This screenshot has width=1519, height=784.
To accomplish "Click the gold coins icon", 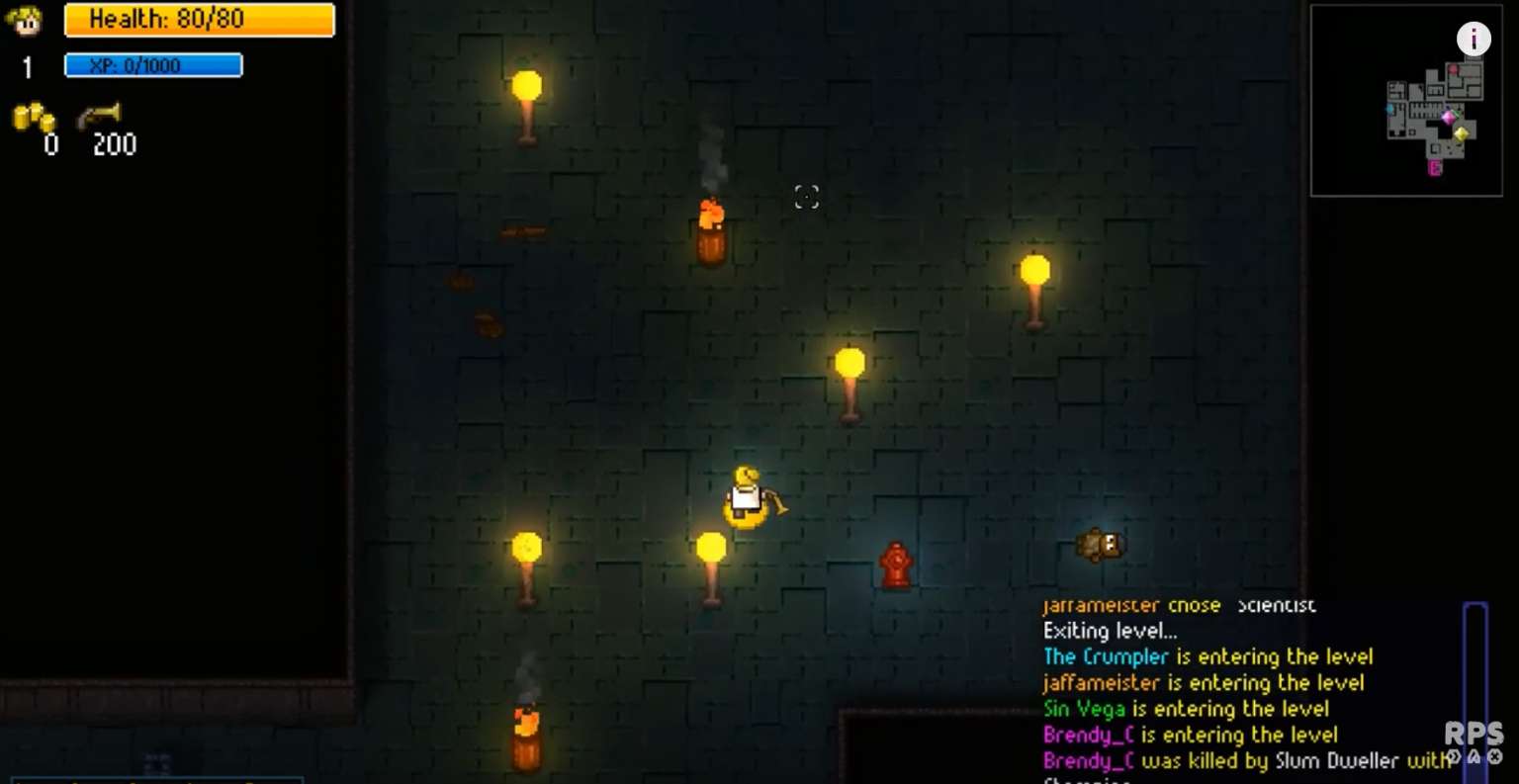I will (x=33, y=118).
